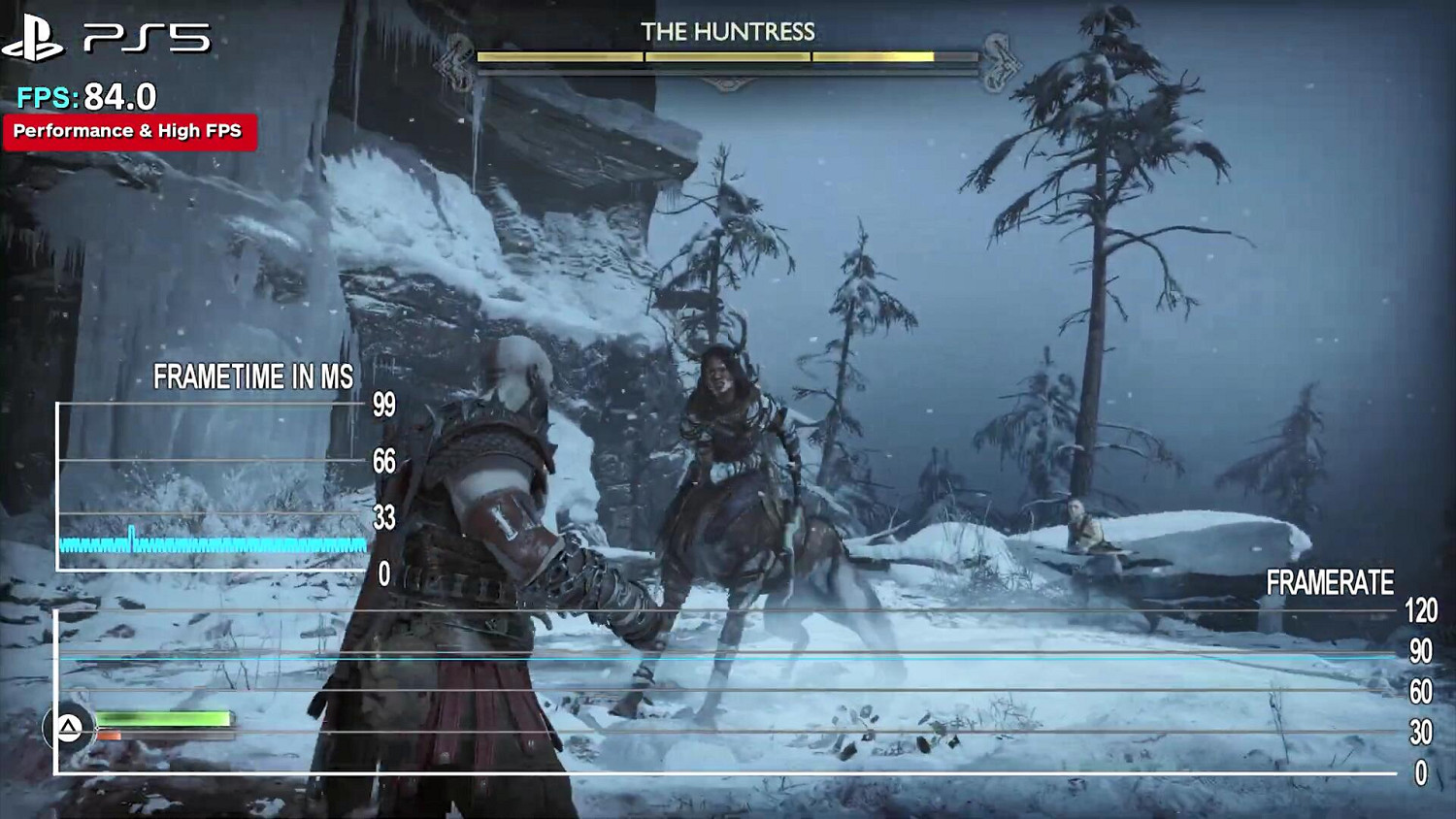Click Kratos's green health bar
The width and height of the screenshot is (1456, 819).
point(160,718)
